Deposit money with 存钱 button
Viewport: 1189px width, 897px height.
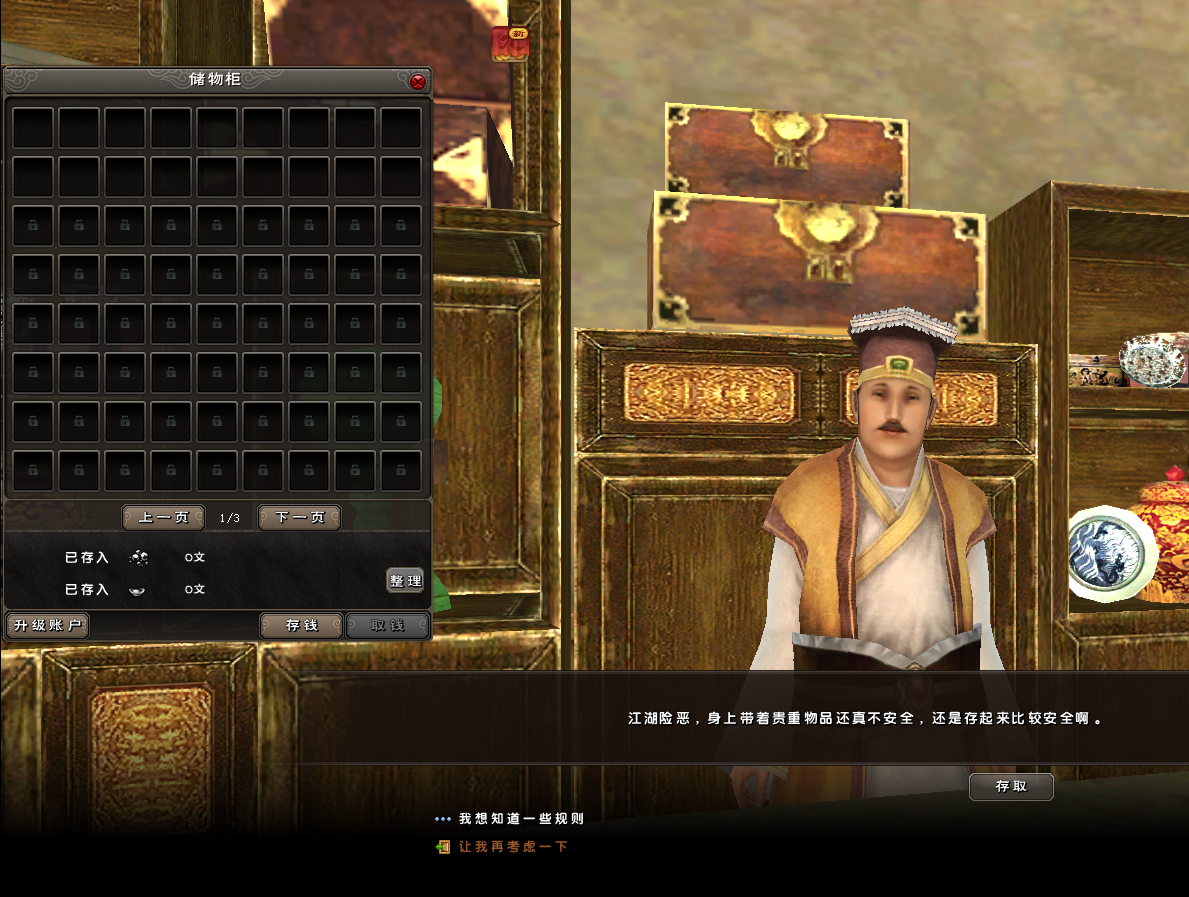pyautogui.click(x=301, y=626)
